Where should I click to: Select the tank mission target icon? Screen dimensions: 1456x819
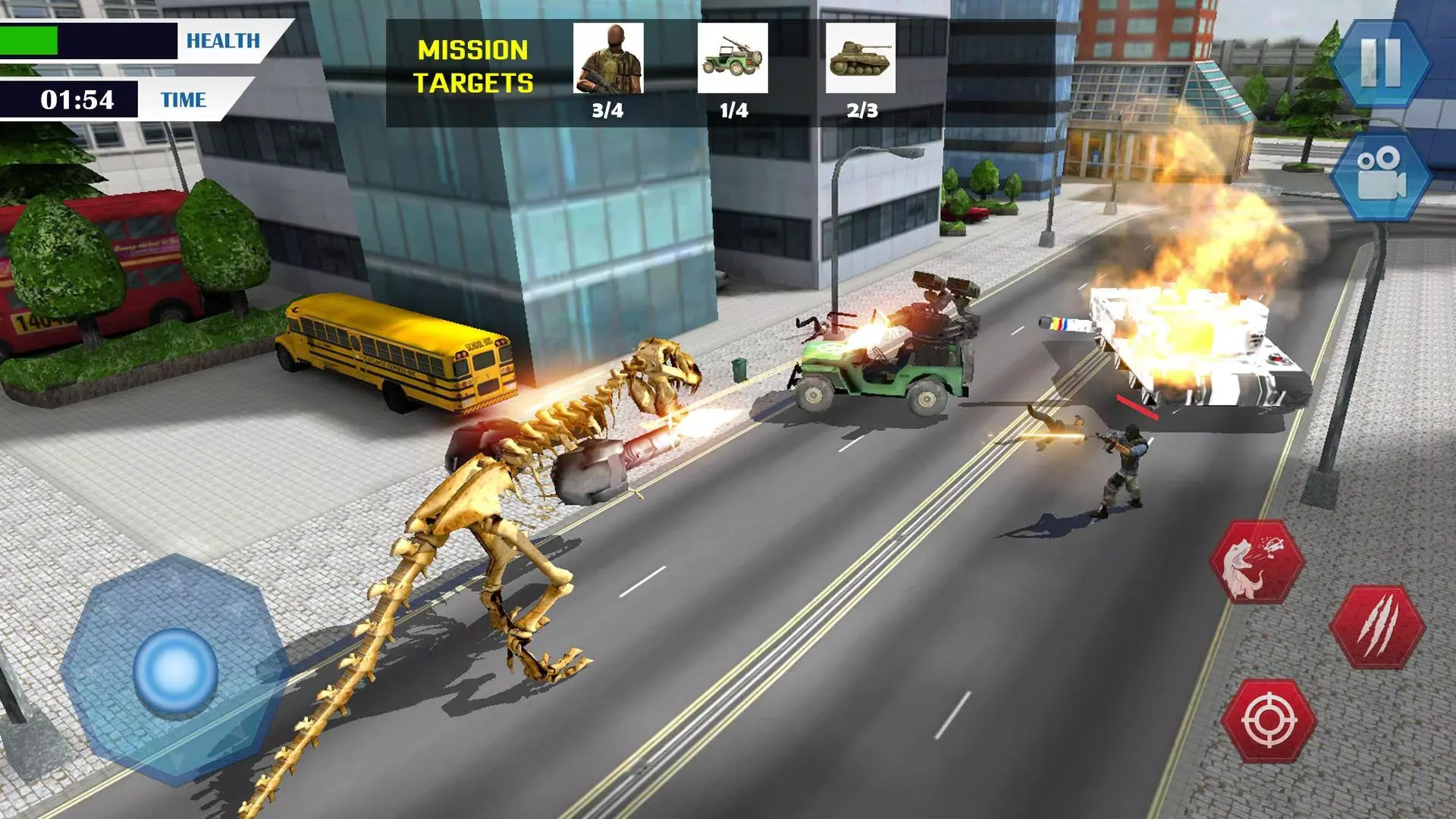(x=860, y=58)
